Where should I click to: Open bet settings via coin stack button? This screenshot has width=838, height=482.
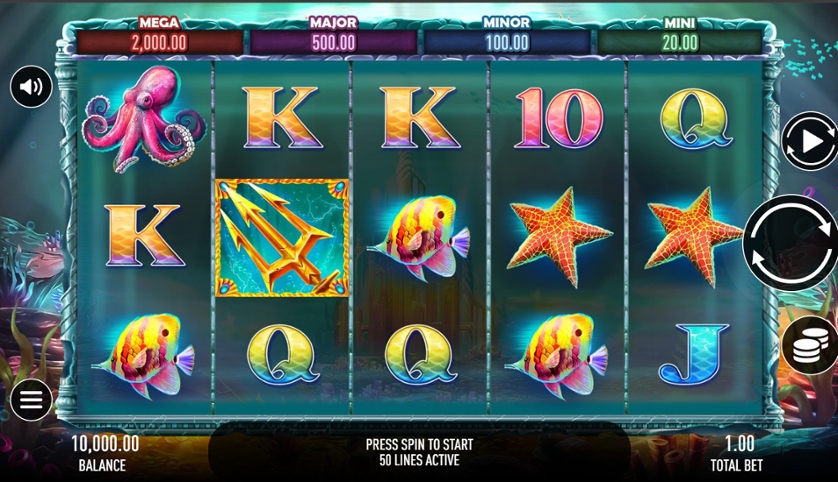(809, 346)
